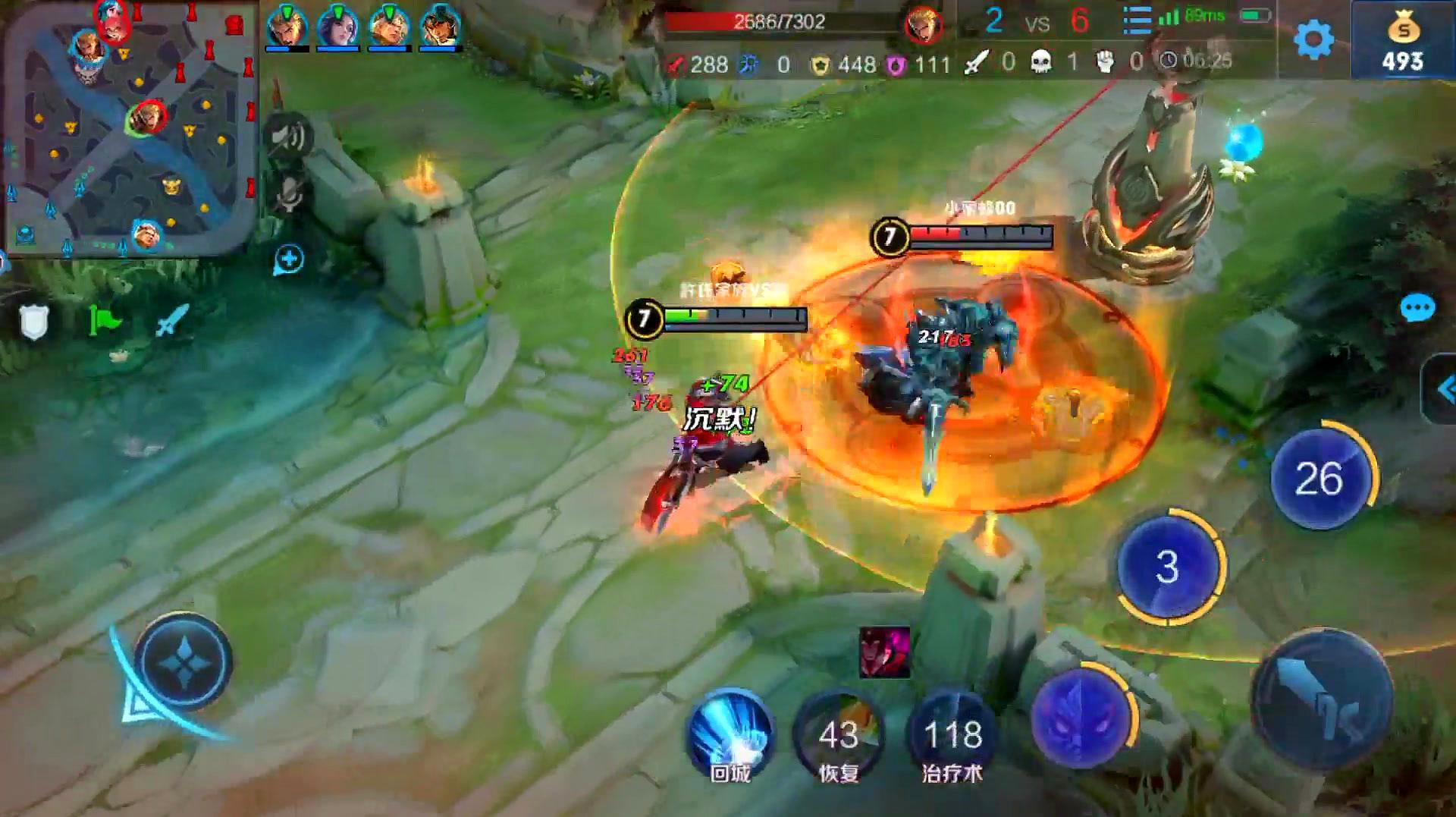
Task: Send the shield defend signal
Action: [x=34, y=322]
